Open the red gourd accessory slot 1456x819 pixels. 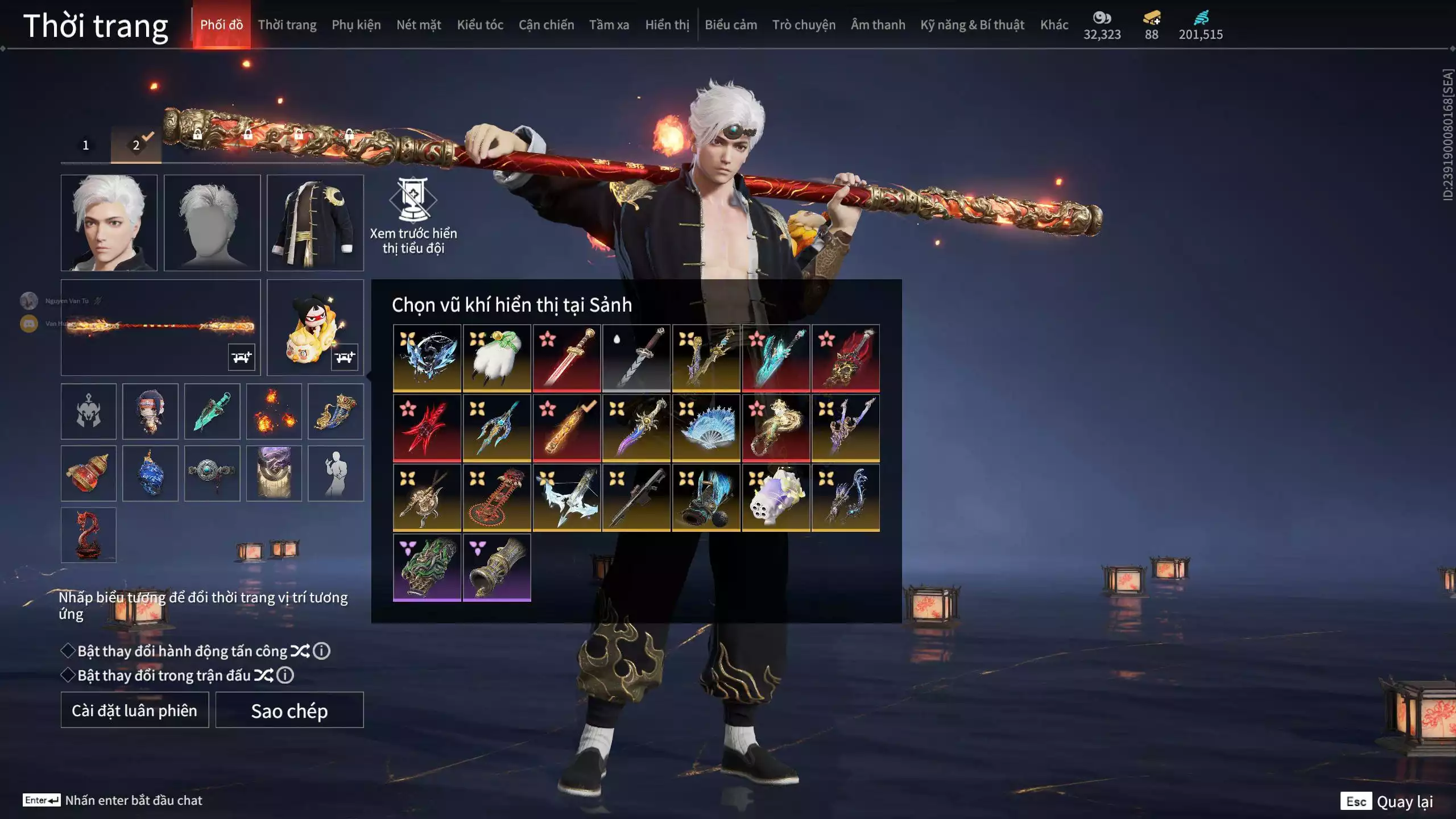89,473
